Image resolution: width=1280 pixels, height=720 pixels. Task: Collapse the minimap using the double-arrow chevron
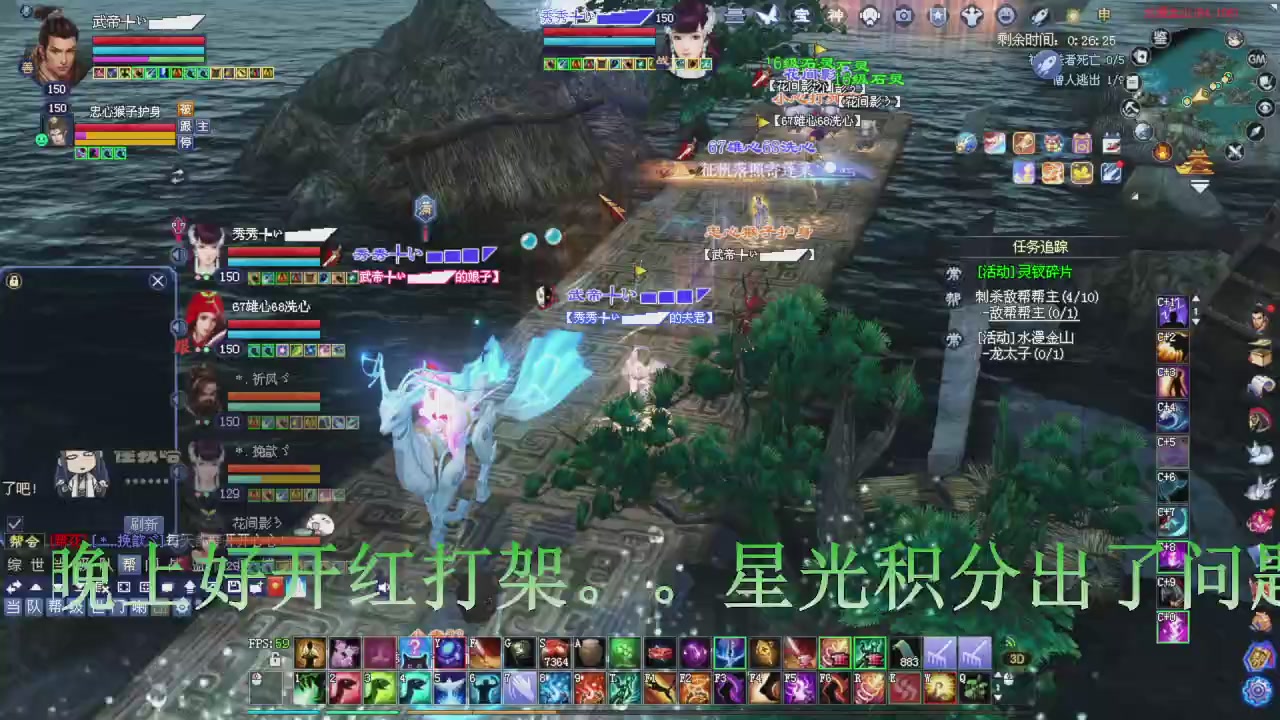pos(1200,186)
